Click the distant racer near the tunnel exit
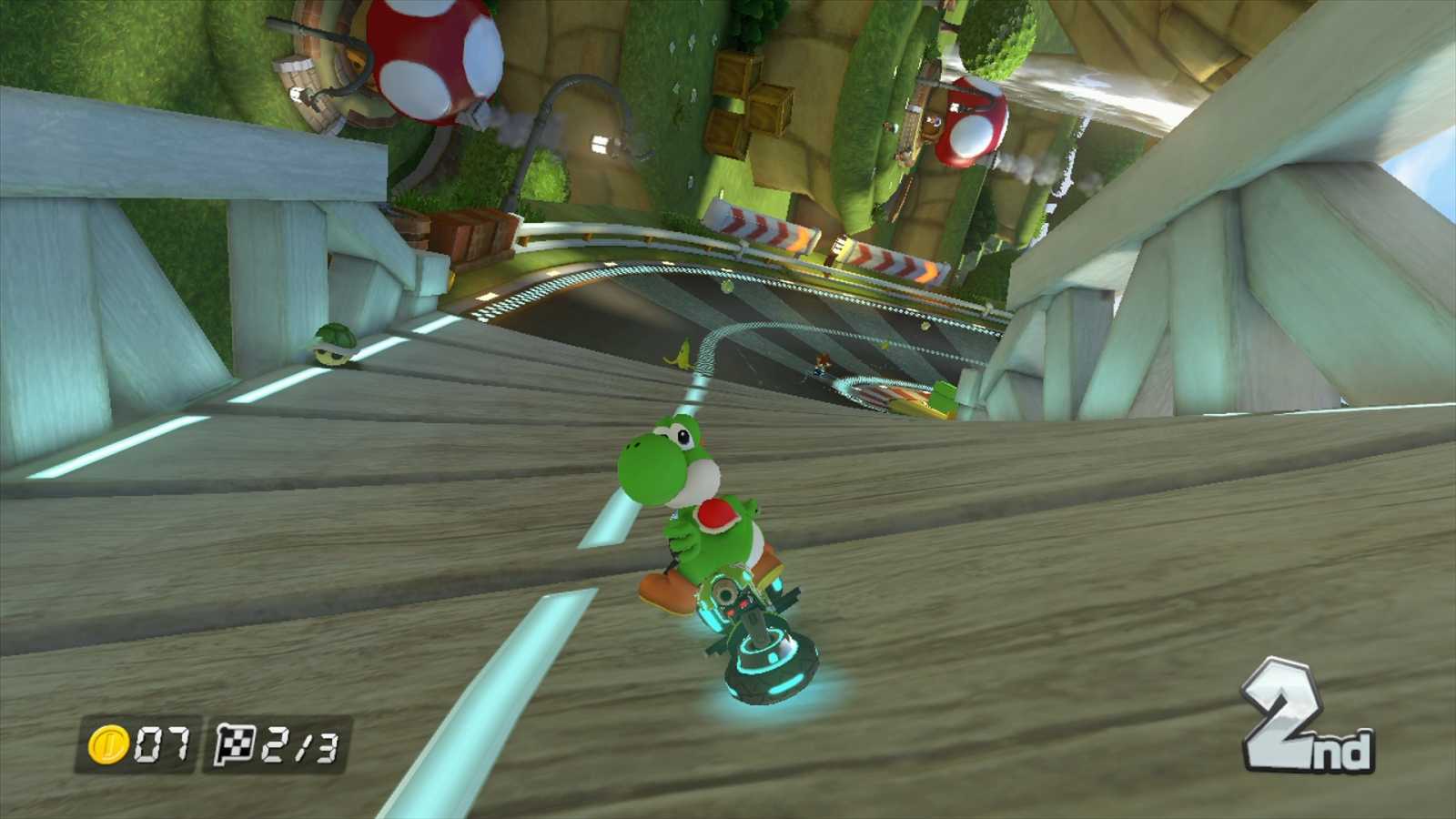 pyautogui.click(x=824, y=364)
